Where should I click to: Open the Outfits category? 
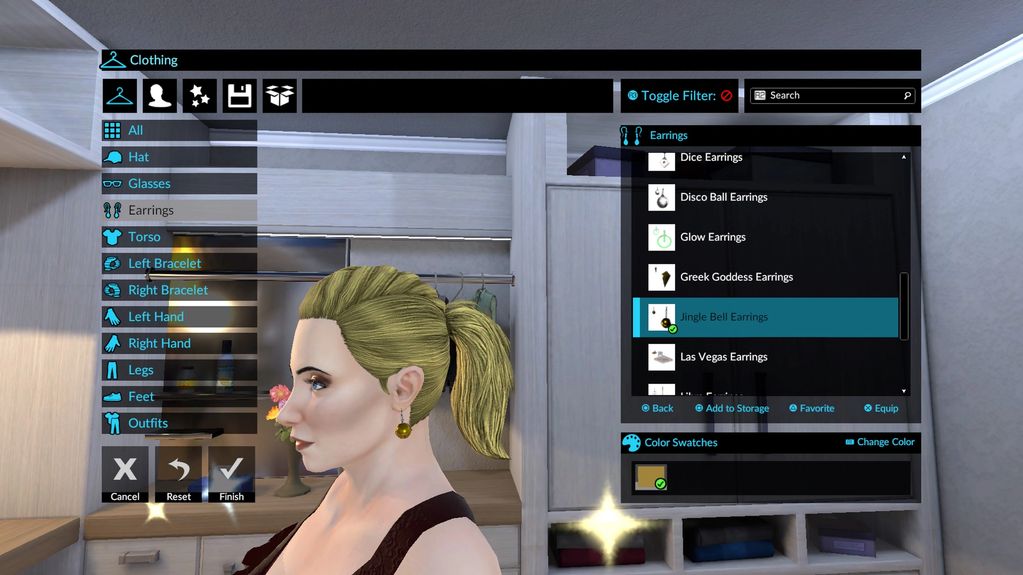pyautogui.click(x=178, y=423)
